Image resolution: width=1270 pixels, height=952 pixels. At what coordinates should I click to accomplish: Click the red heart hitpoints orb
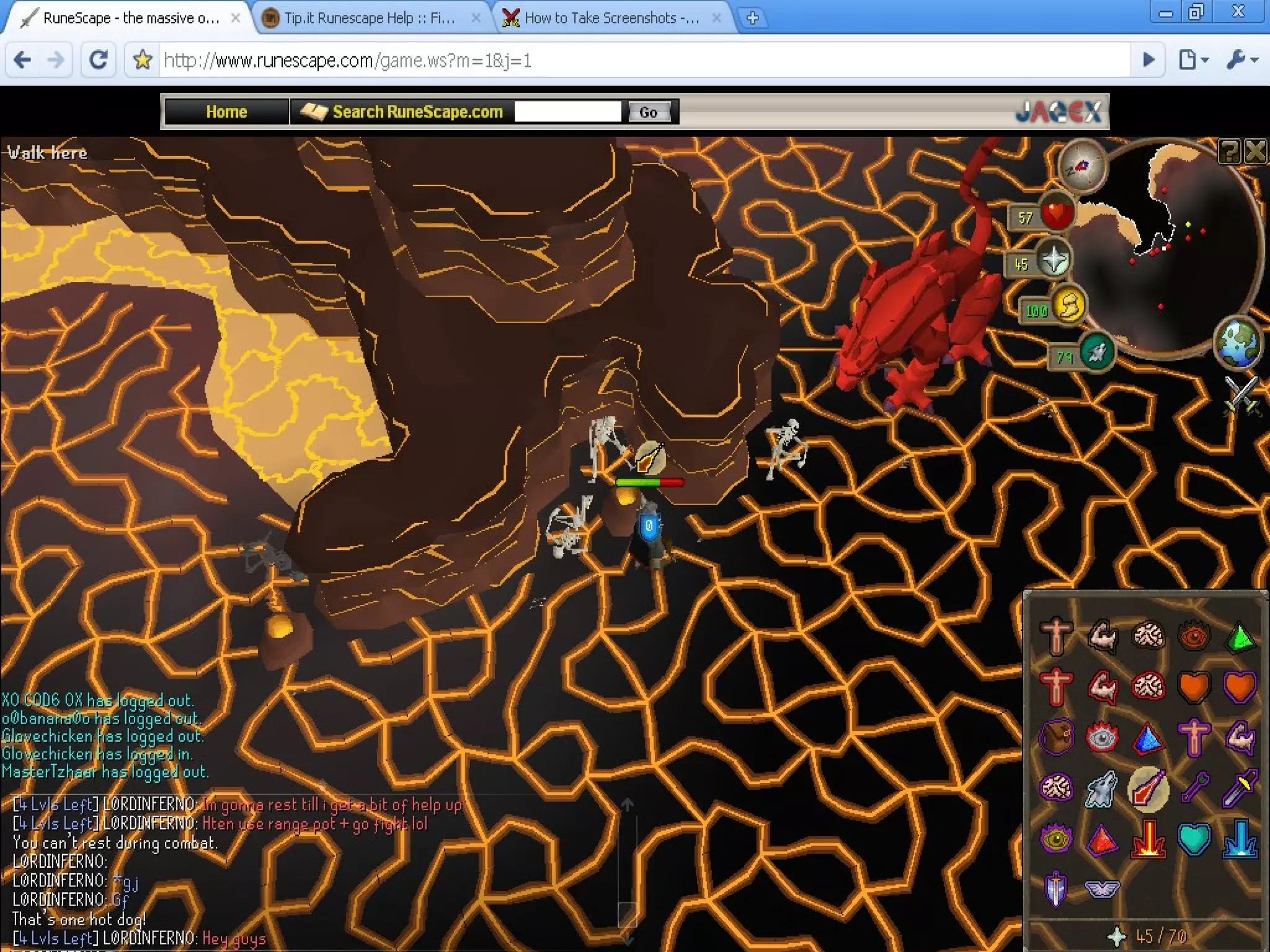pyautogui.click(x=1056, y=213)
